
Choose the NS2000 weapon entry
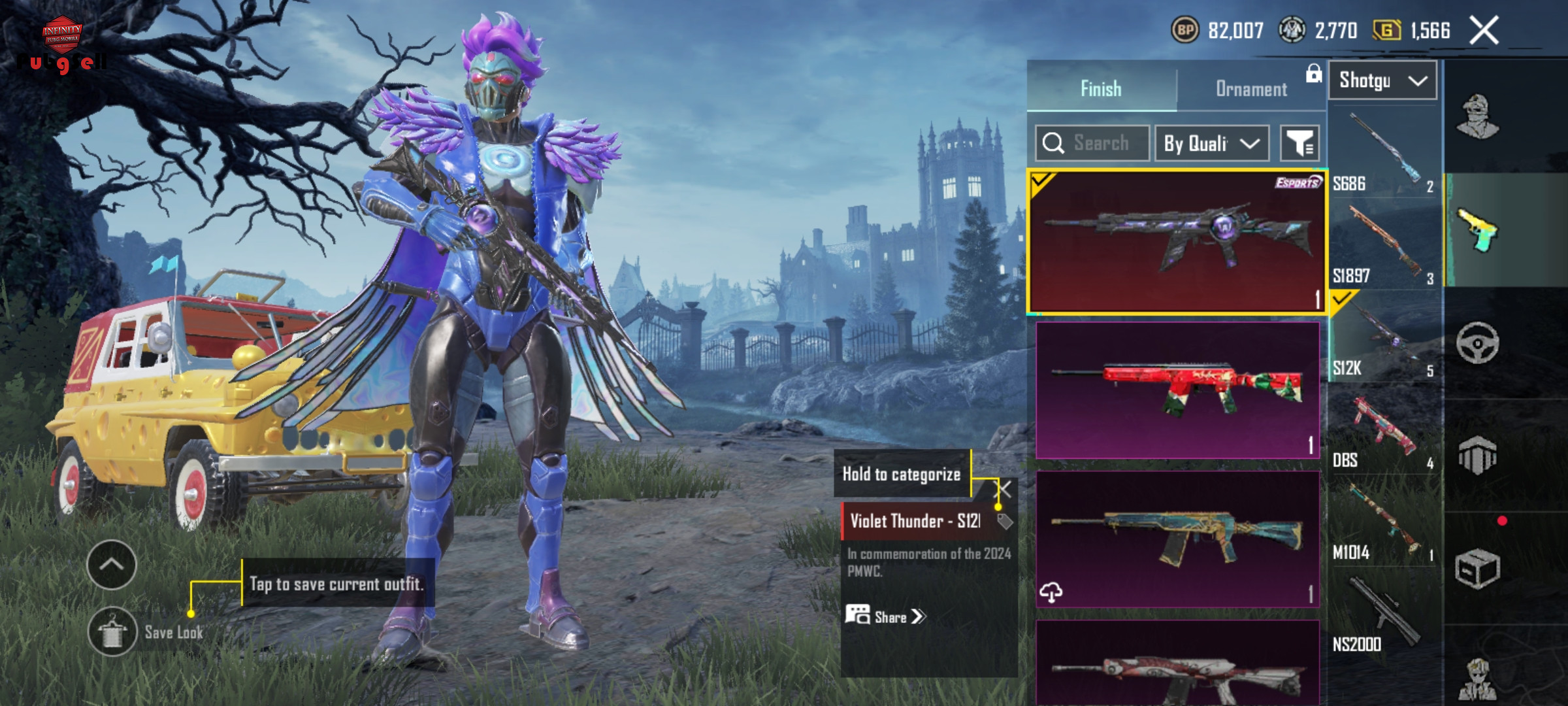(x=1384, y=614)
